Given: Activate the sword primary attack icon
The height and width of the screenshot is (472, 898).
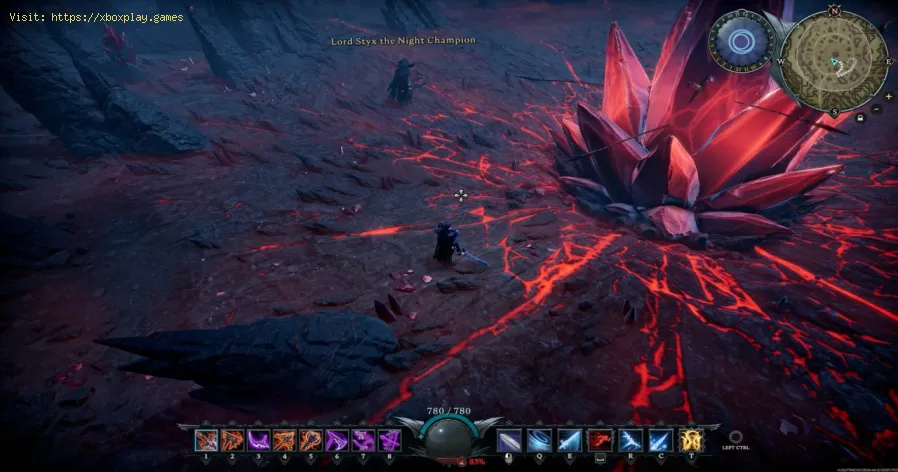Looking at the screenshot, I should (x=509, y=439).
